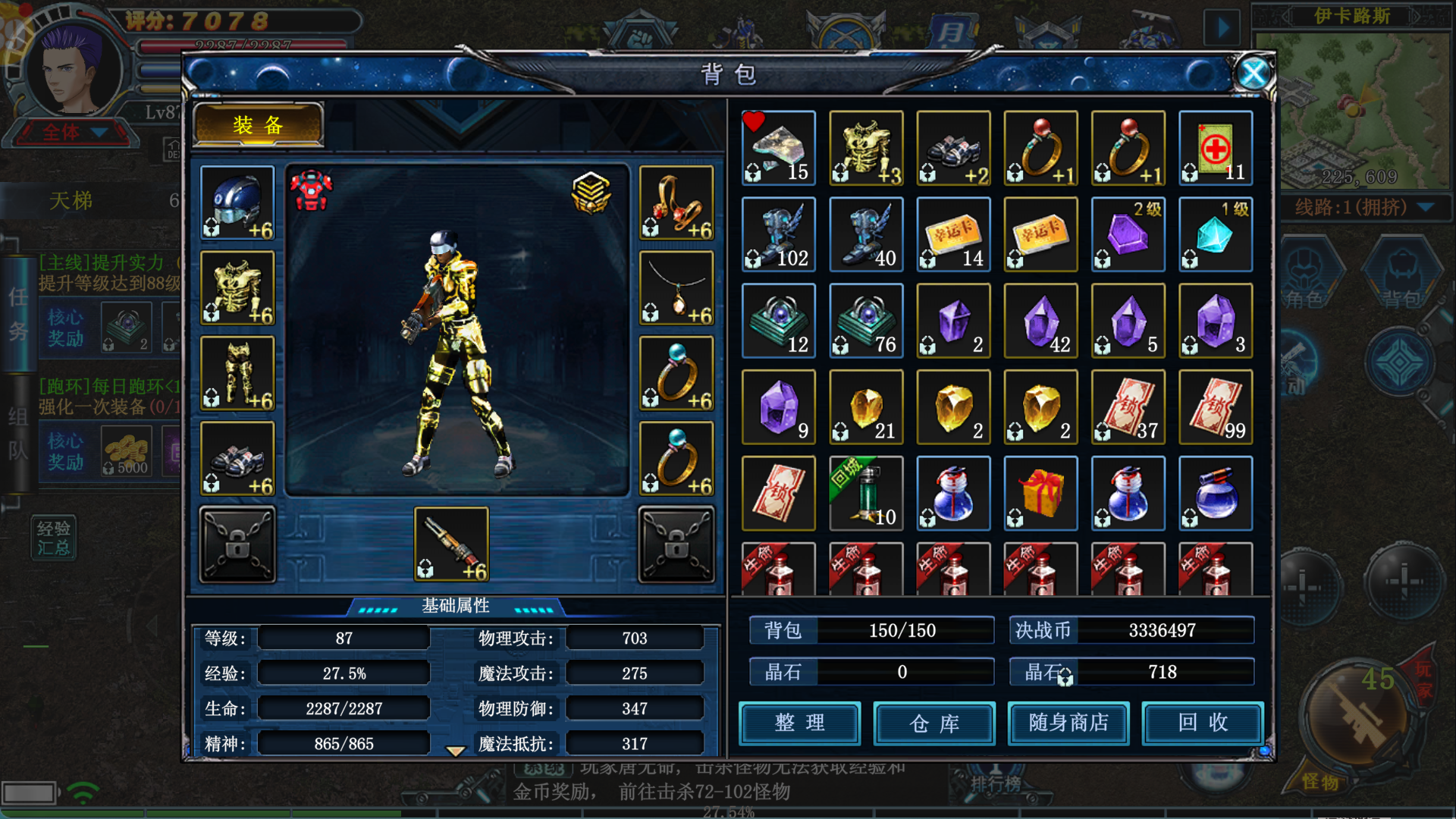
Task: Select the first-aid card with 11 count
Action: [x=1216, y=149]
